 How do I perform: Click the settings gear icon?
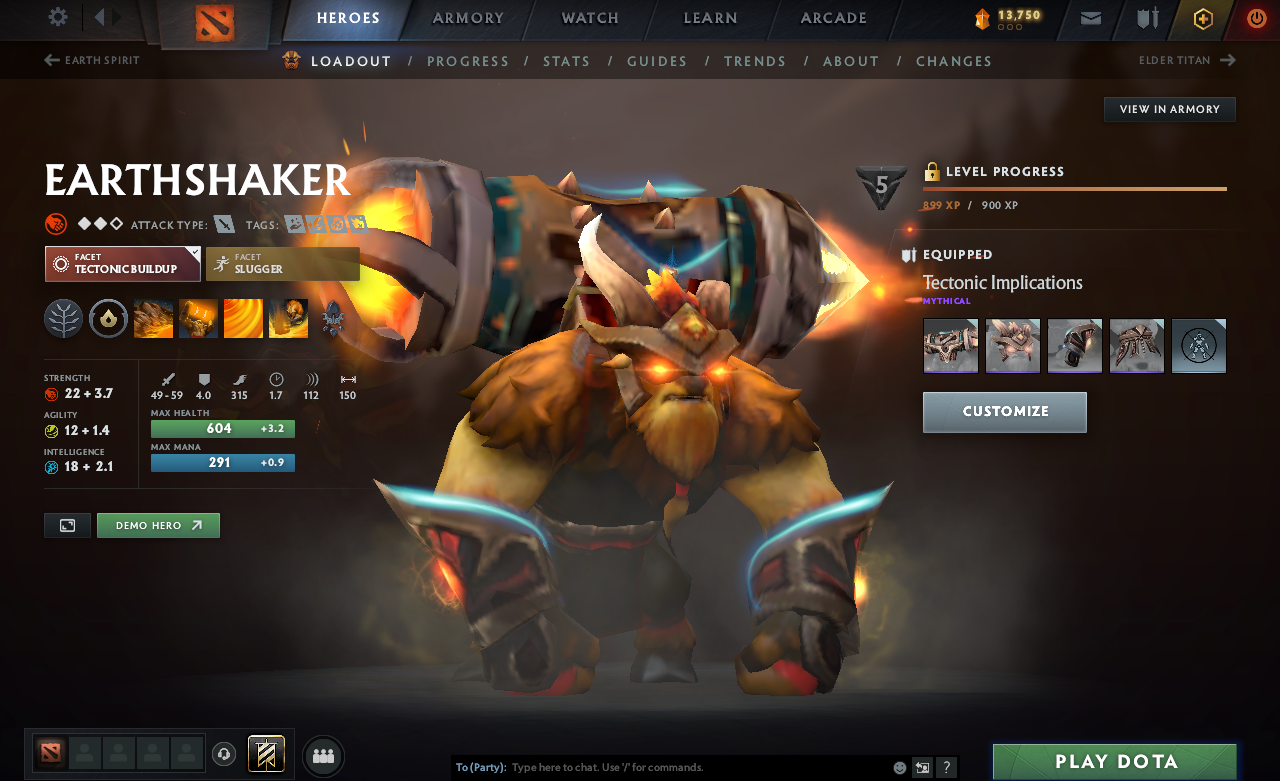tap(57, 16)
